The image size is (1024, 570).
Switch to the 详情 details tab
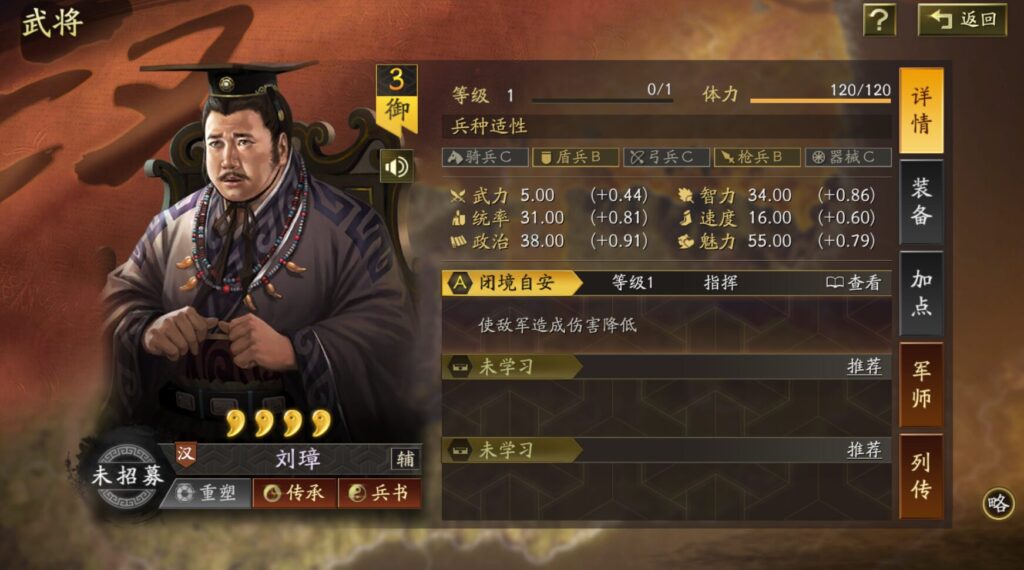pos(921,110)
